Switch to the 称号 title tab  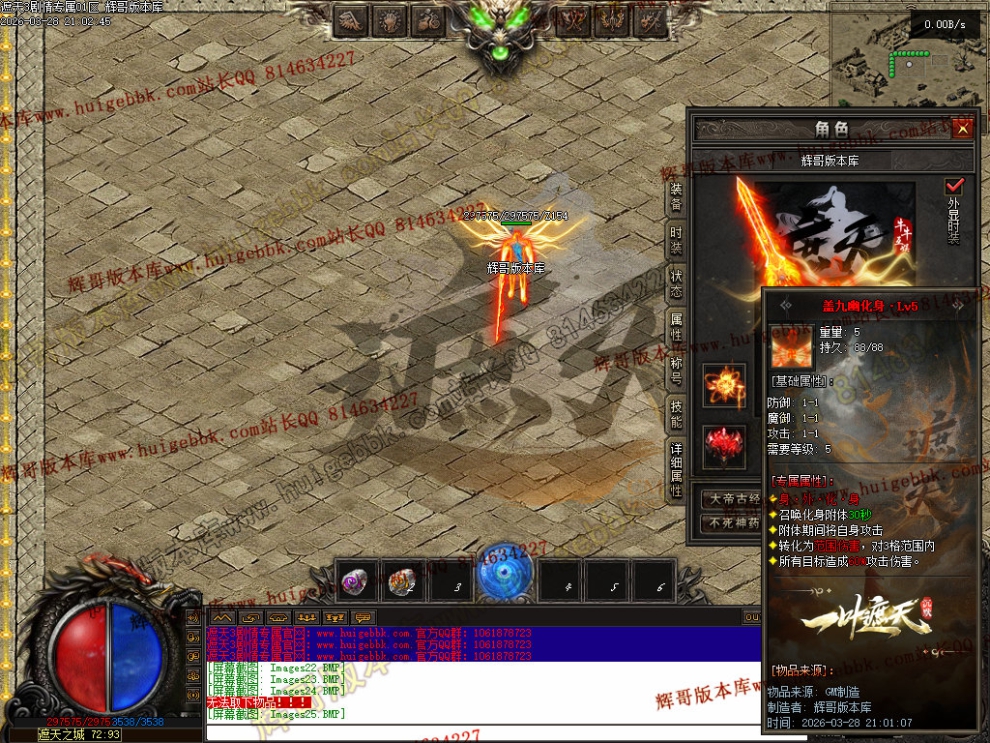coord(676,368)
